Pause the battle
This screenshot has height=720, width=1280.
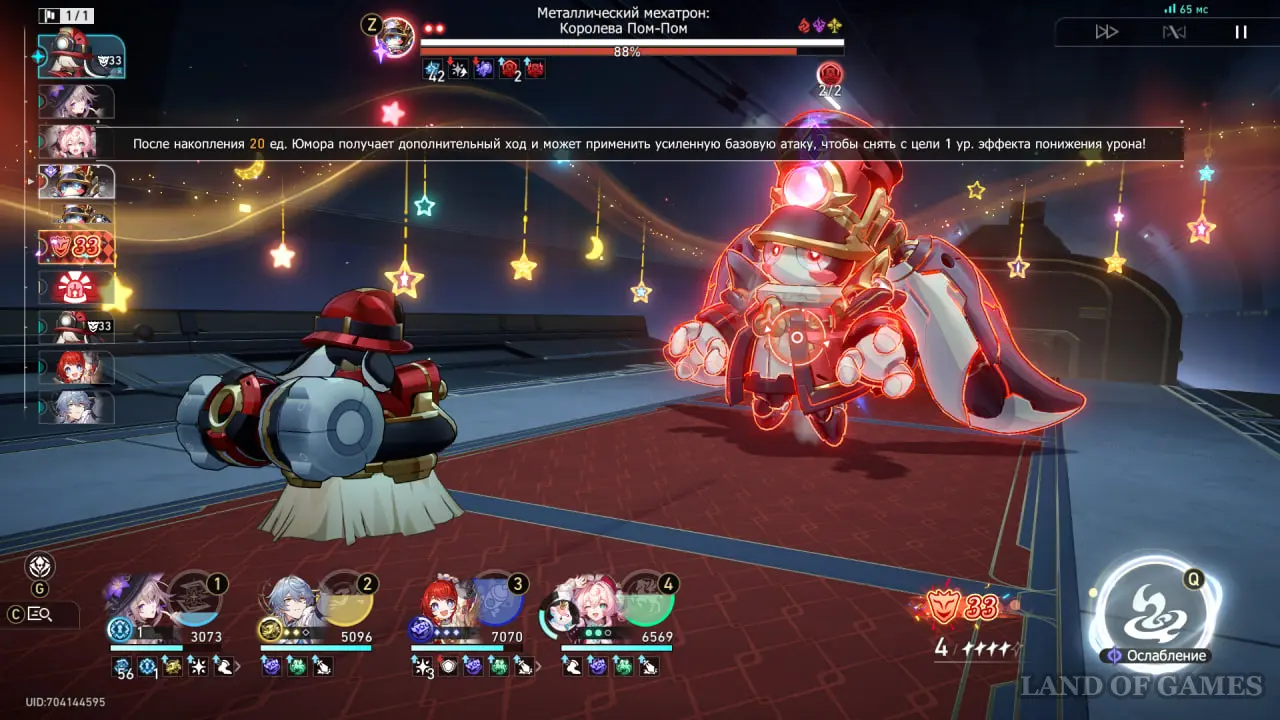tap(1240, 32)
